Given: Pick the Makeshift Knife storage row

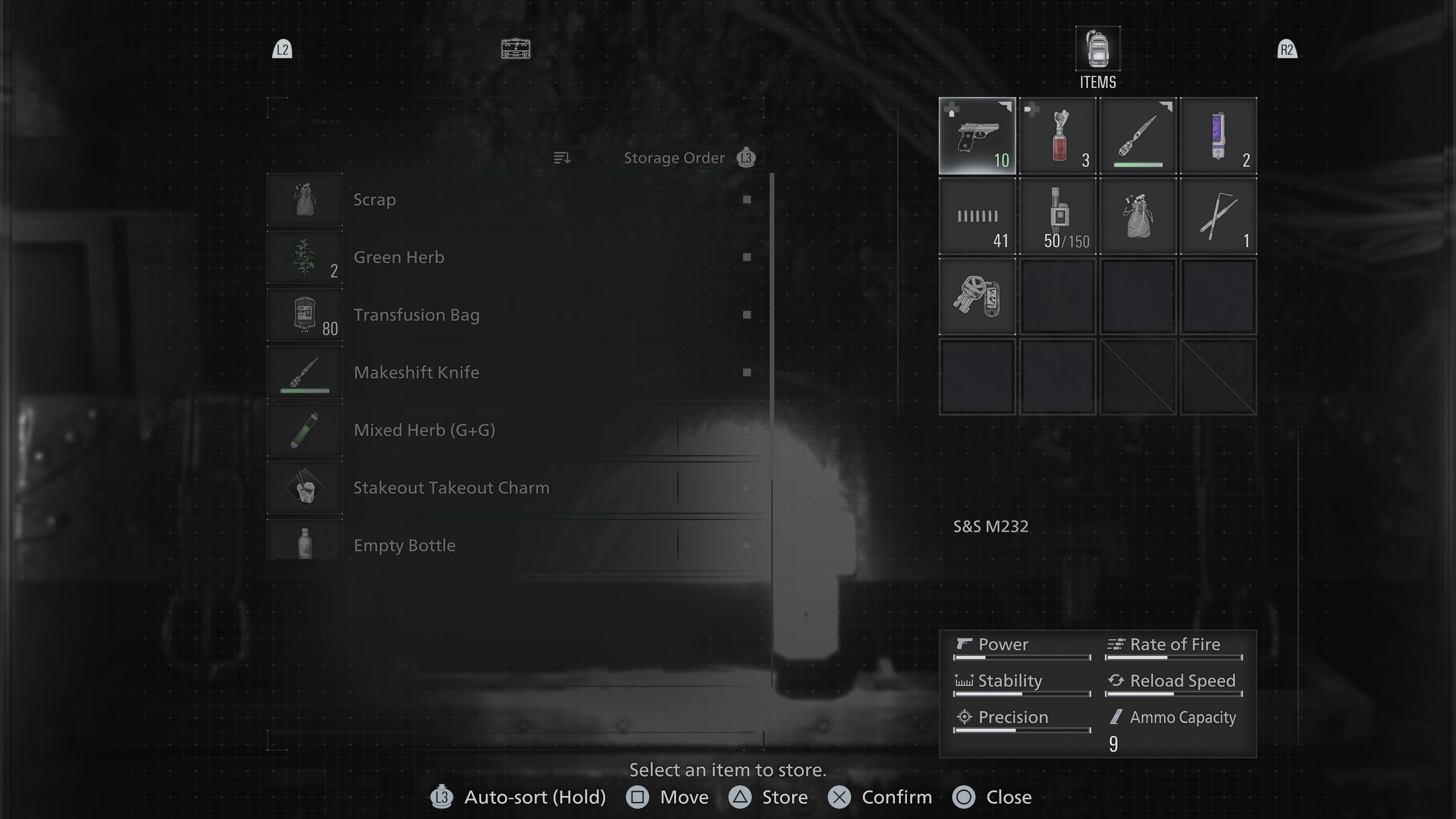Looking at the screenshot, I should [x=515, y=372].
